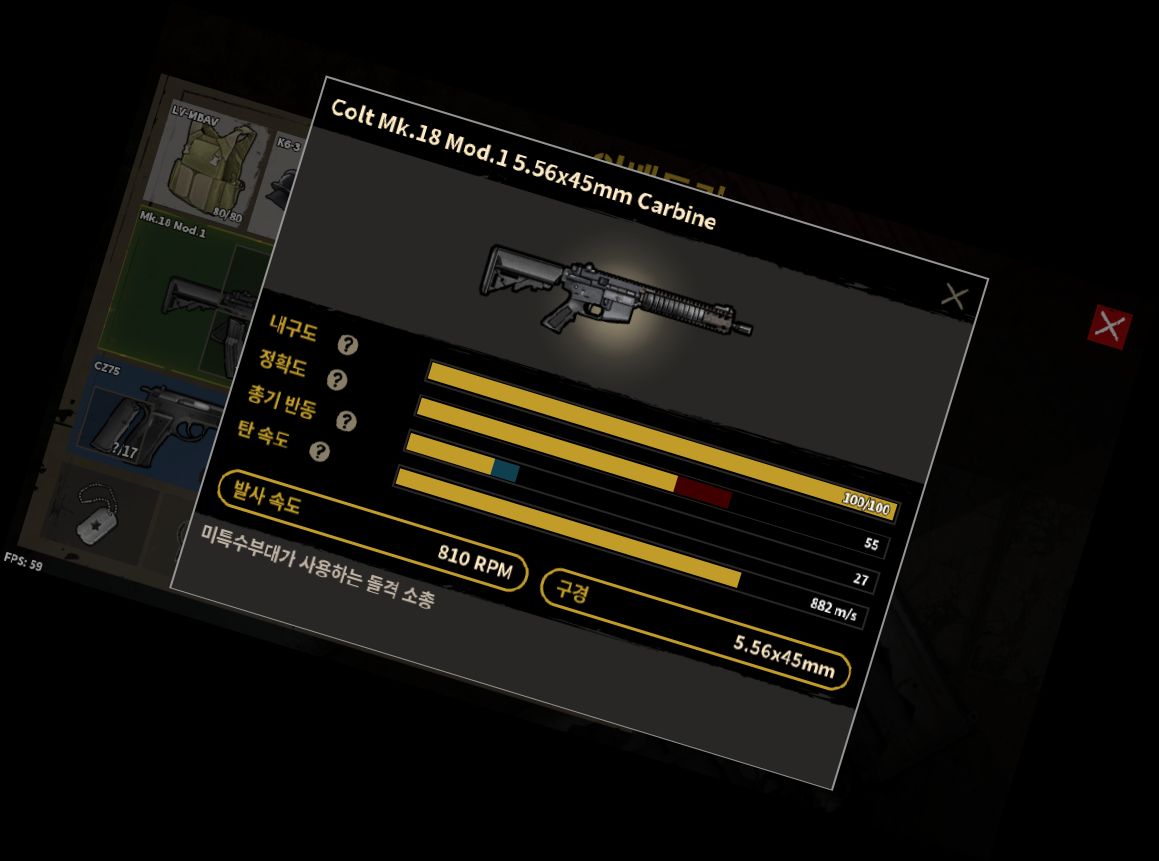This screenshot has height=861, width=1159.
Task: Show help for 내구도 stat
Action: point(347,345)
